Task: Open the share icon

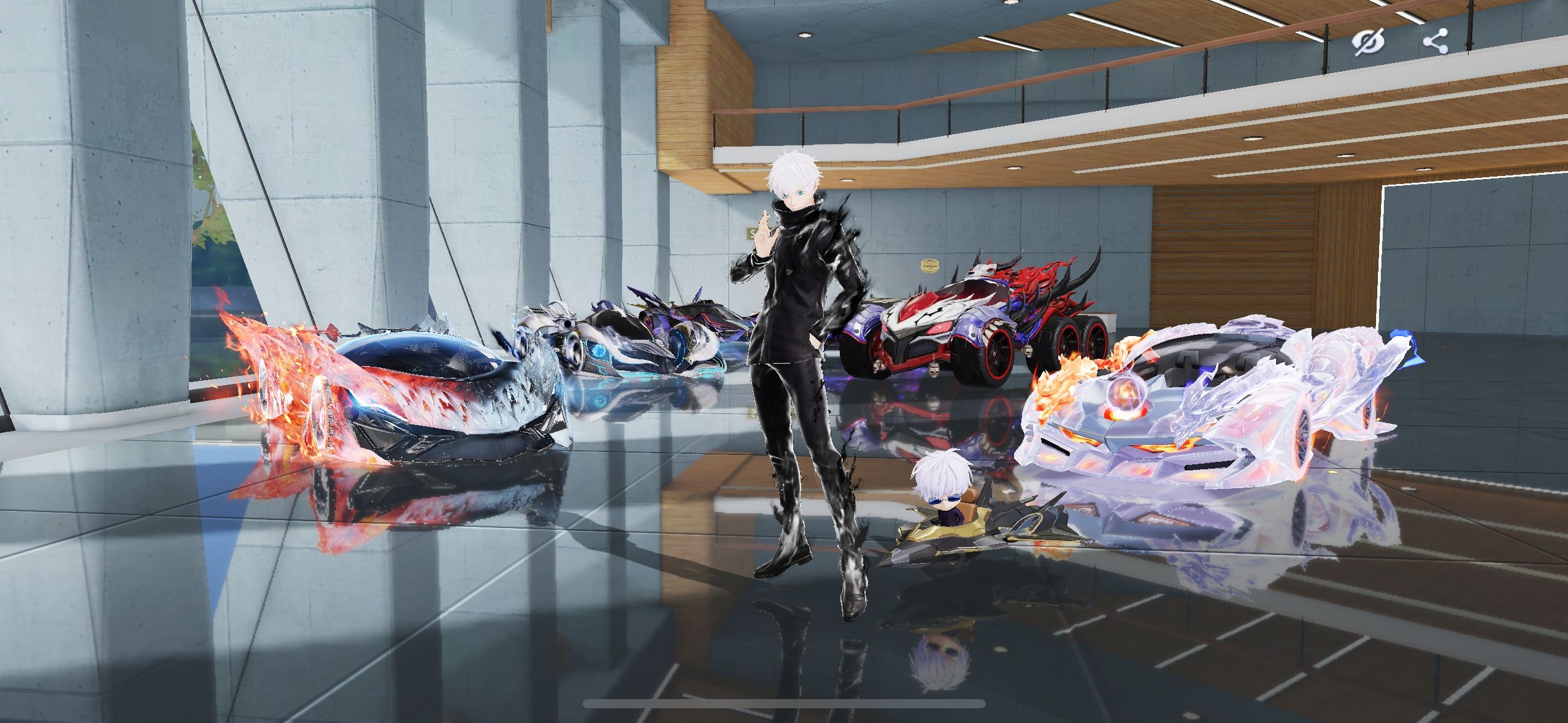Action: click(x=1435, y=42)
